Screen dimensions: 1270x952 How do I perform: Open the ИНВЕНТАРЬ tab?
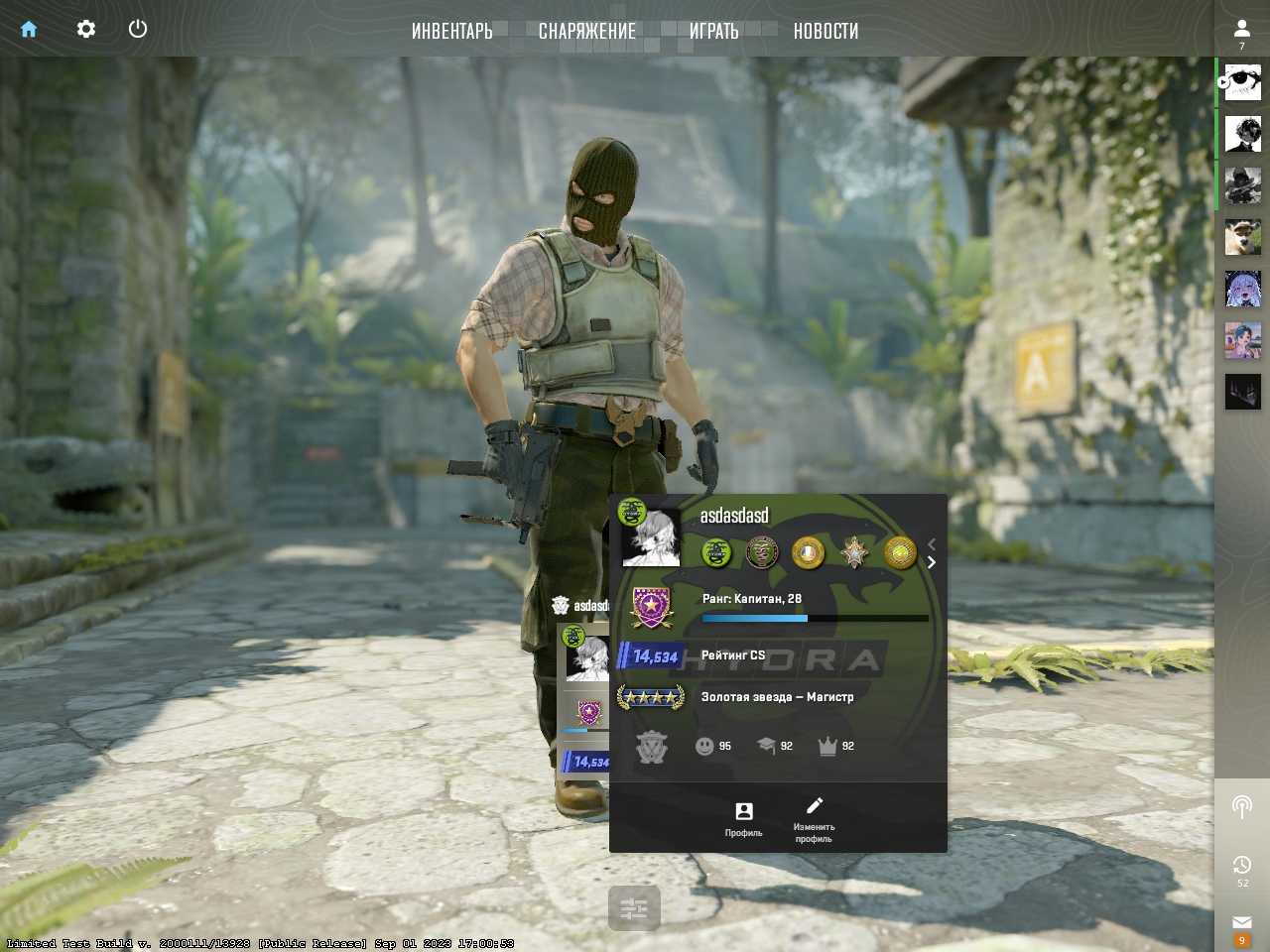tap(452, 31)
